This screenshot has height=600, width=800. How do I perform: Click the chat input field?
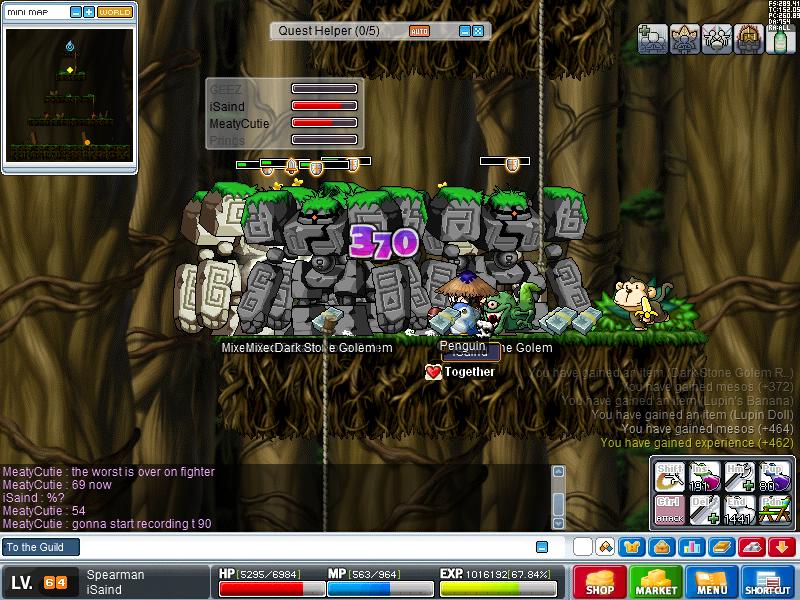pyautogui.click(x=300, y=547)
